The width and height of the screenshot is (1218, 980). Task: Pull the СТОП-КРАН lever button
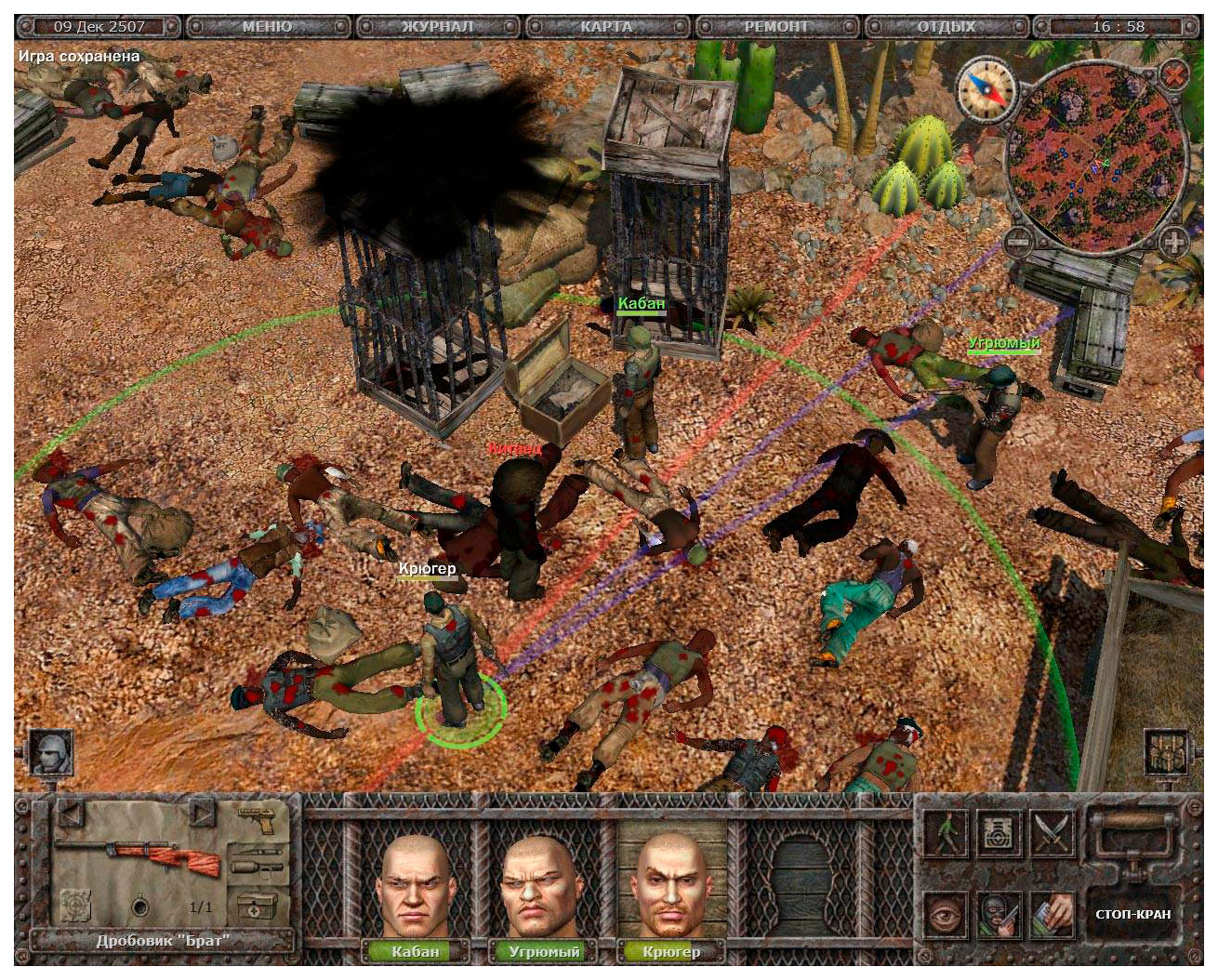click(x=1132, y=913)
